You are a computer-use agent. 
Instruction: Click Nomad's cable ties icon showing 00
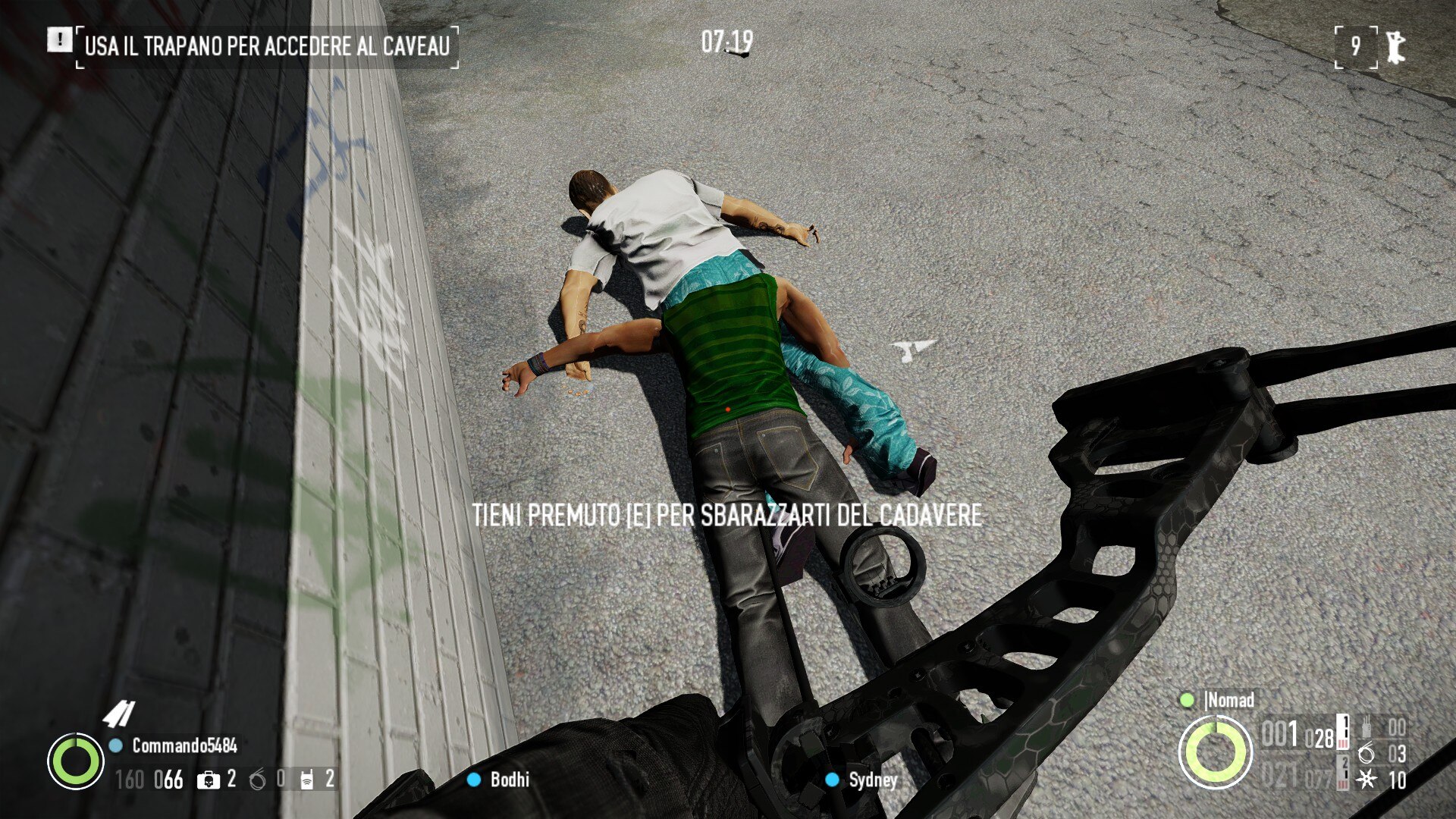(1367, 727)
